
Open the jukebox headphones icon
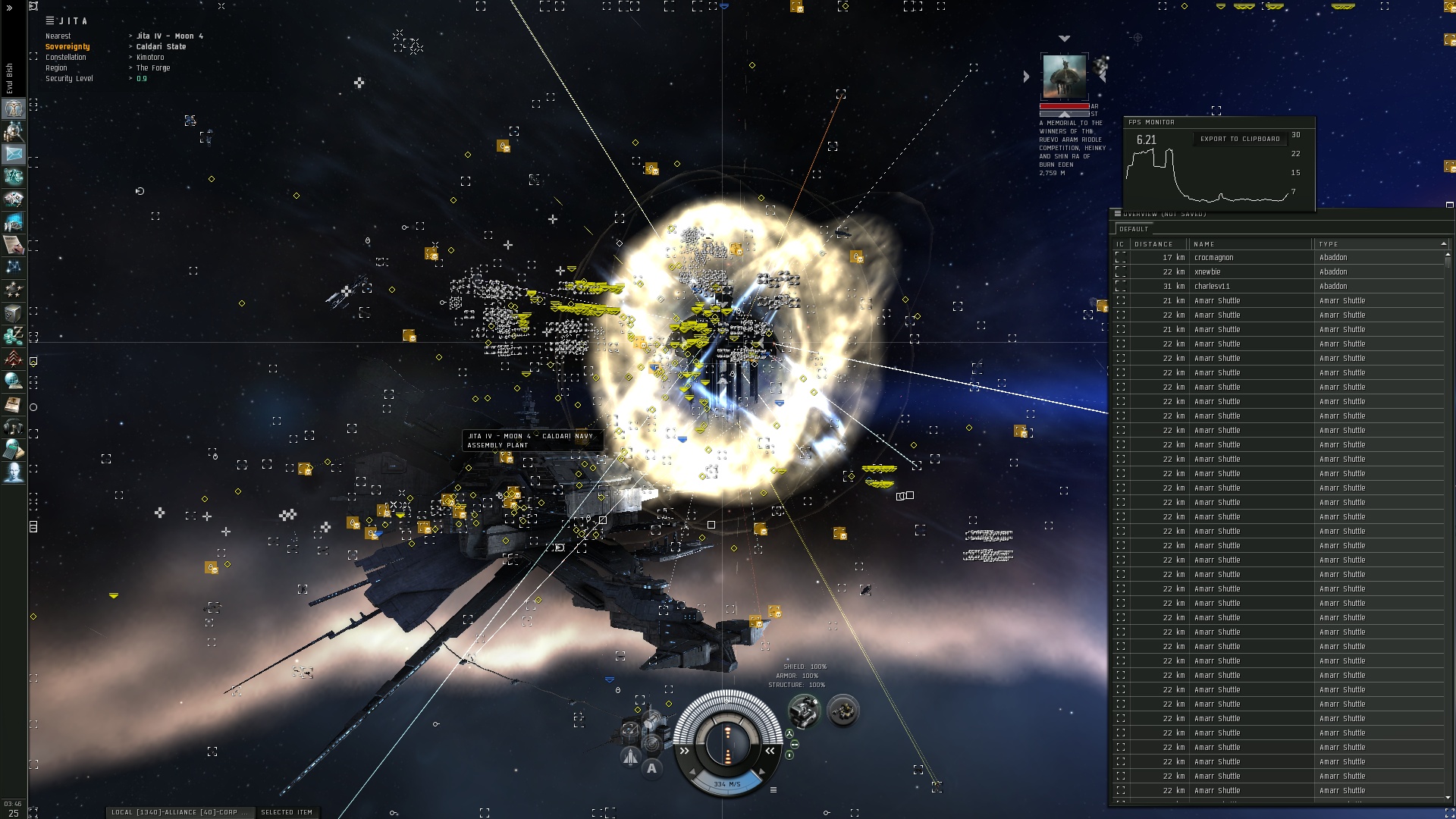pyautogui.click(x=14, y=427)
